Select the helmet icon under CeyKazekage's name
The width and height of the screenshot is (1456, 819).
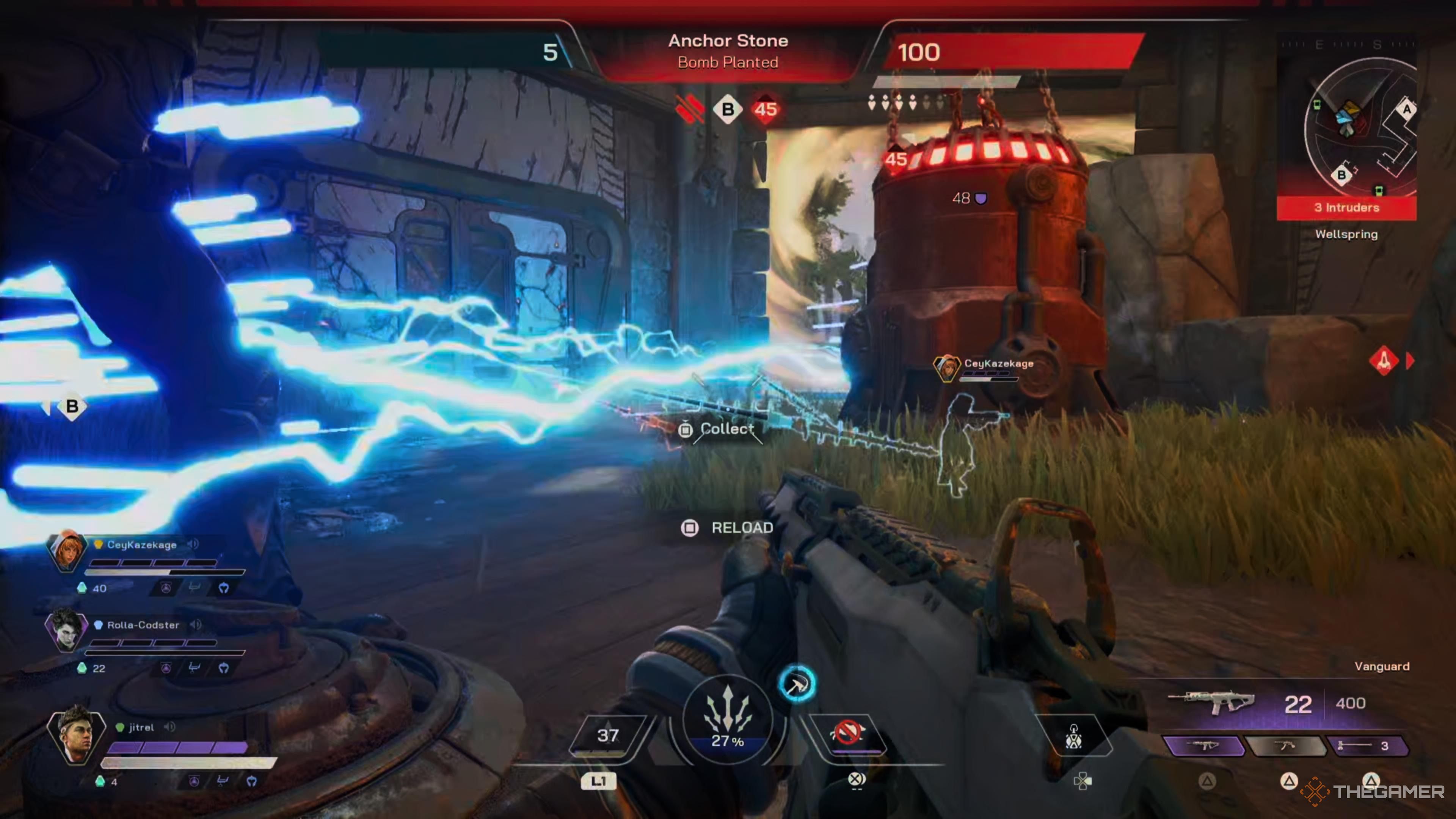[x=224, y=588]
